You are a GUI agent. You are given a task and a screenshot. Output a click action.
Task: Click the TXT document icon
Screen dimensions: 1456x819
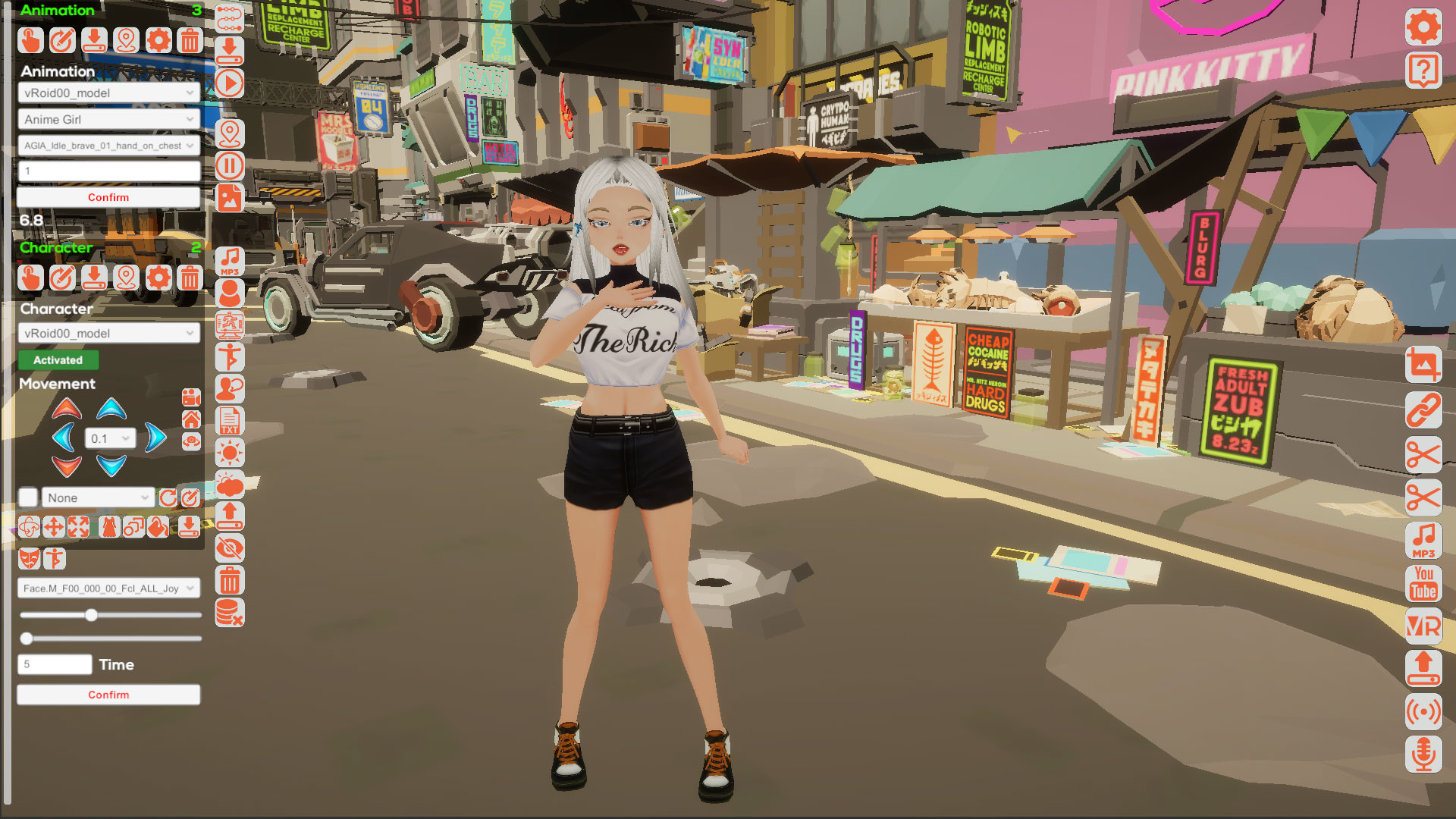[229, 419]
